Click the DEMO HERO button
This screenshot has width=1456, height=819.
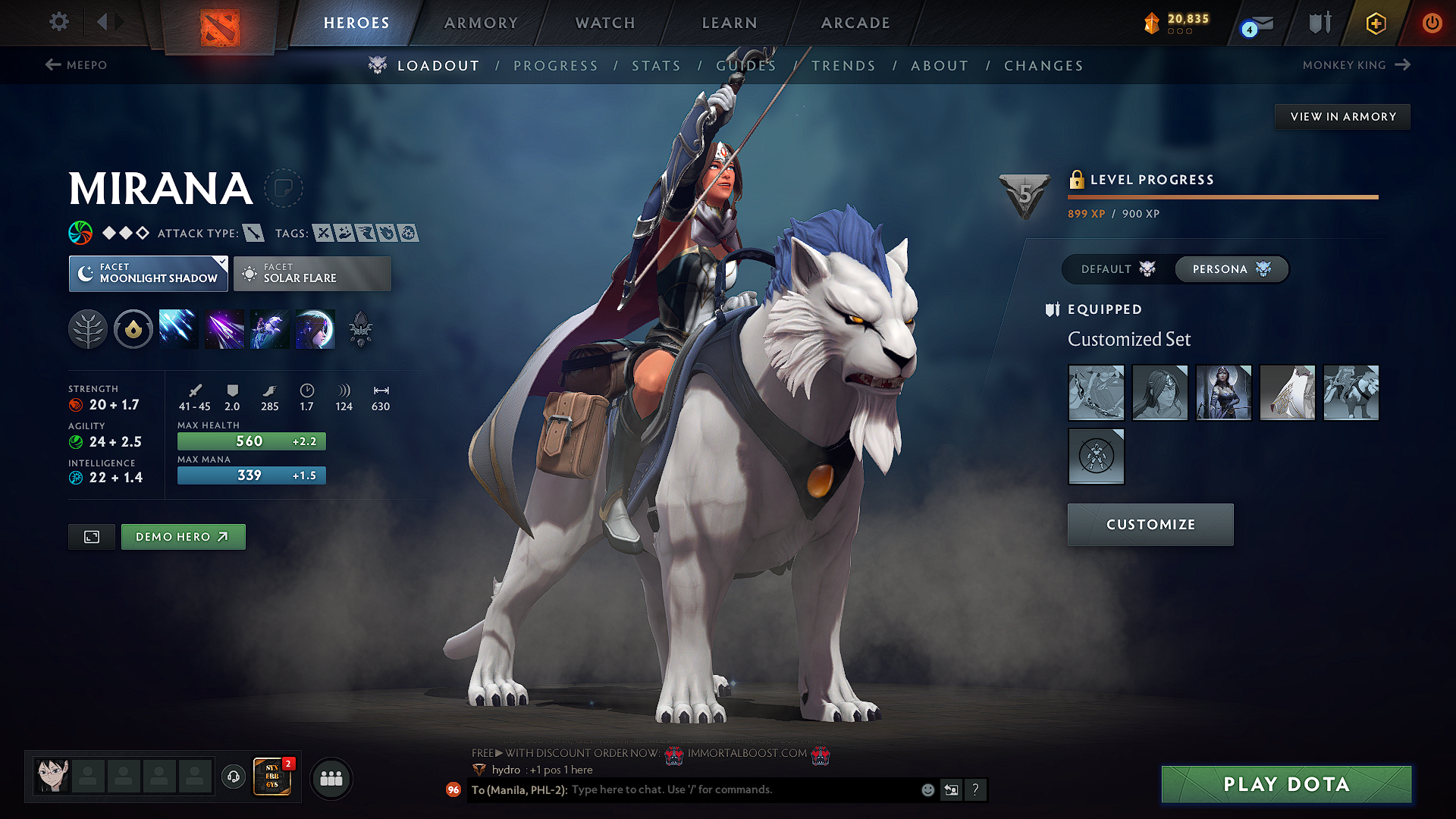pos(183,536)
